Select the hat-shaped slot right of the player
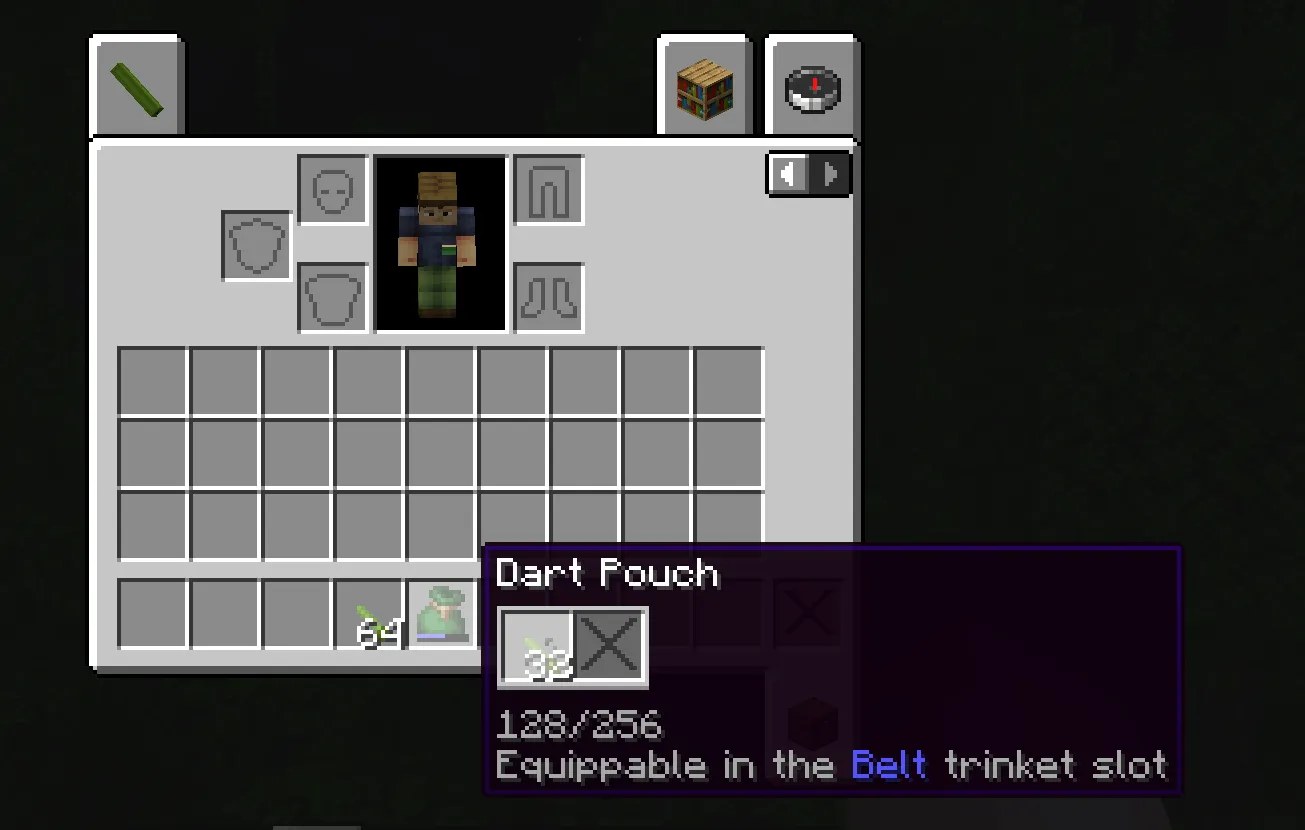Screen dimensions: 1305x830 (x=547, y=190)
